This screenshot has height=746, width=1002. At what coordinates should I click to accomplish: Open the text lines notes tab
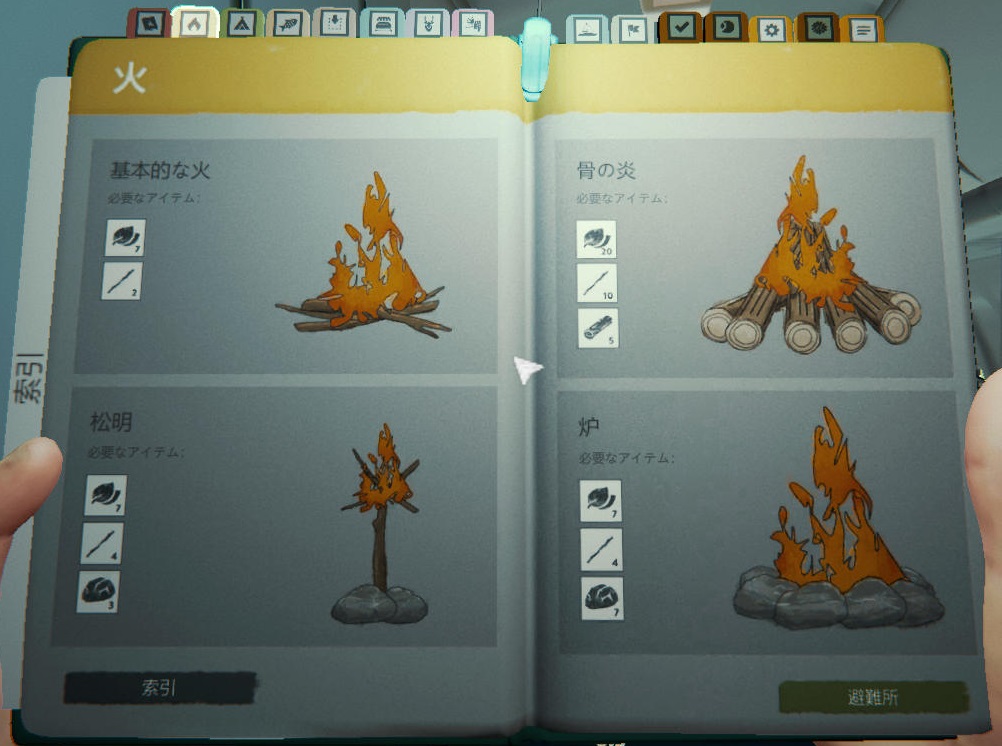pos(863,30)
